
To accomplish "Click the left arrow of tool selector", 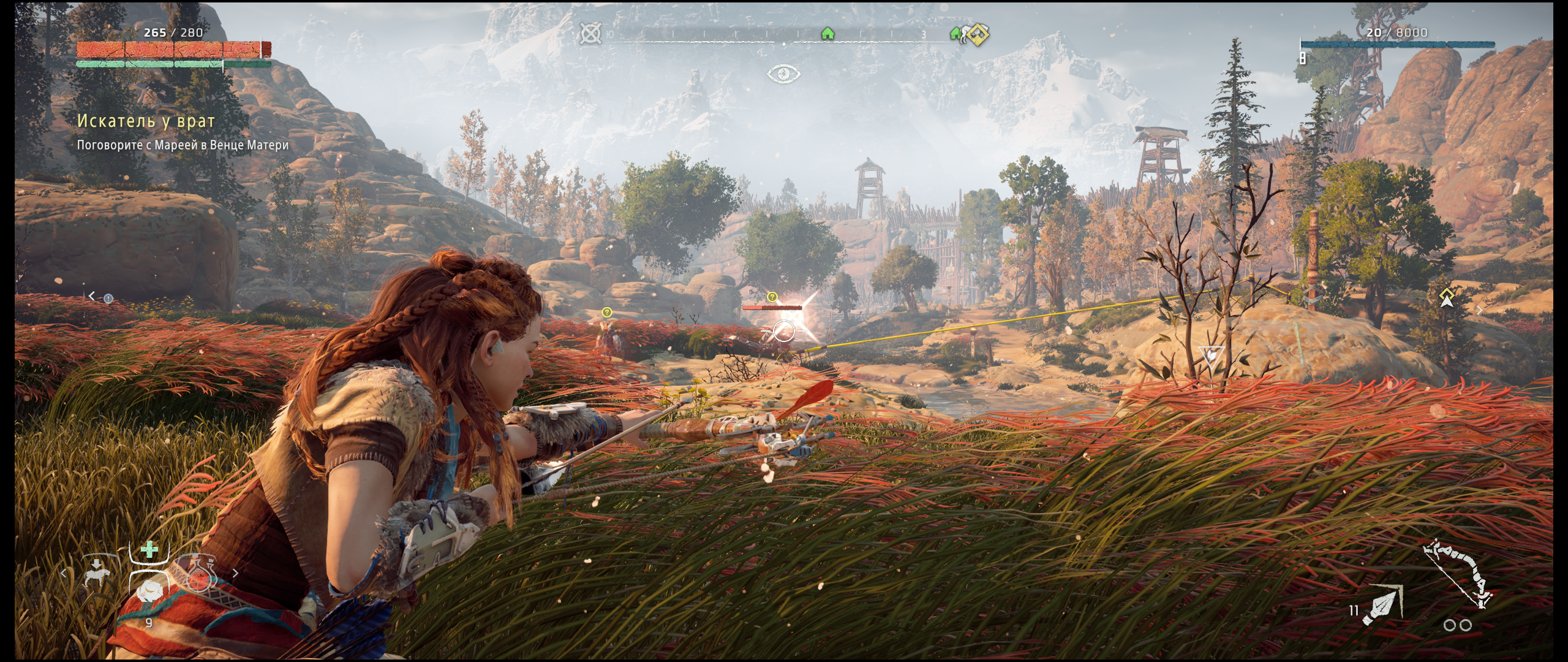I will pos(64,574).
